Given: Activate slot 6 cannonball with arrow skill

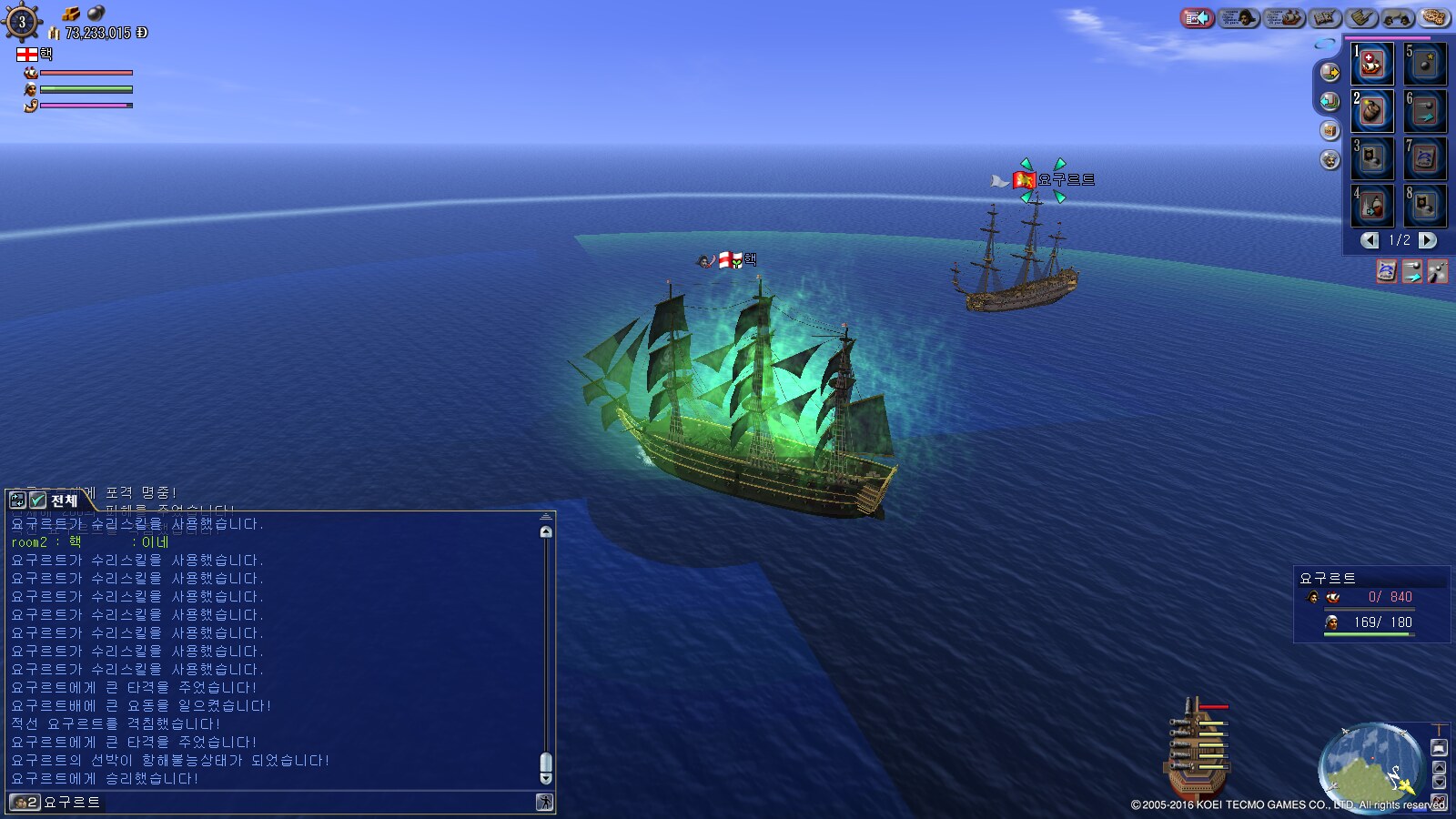Looking at the screenshot, I should click(x=1425, y=111).
